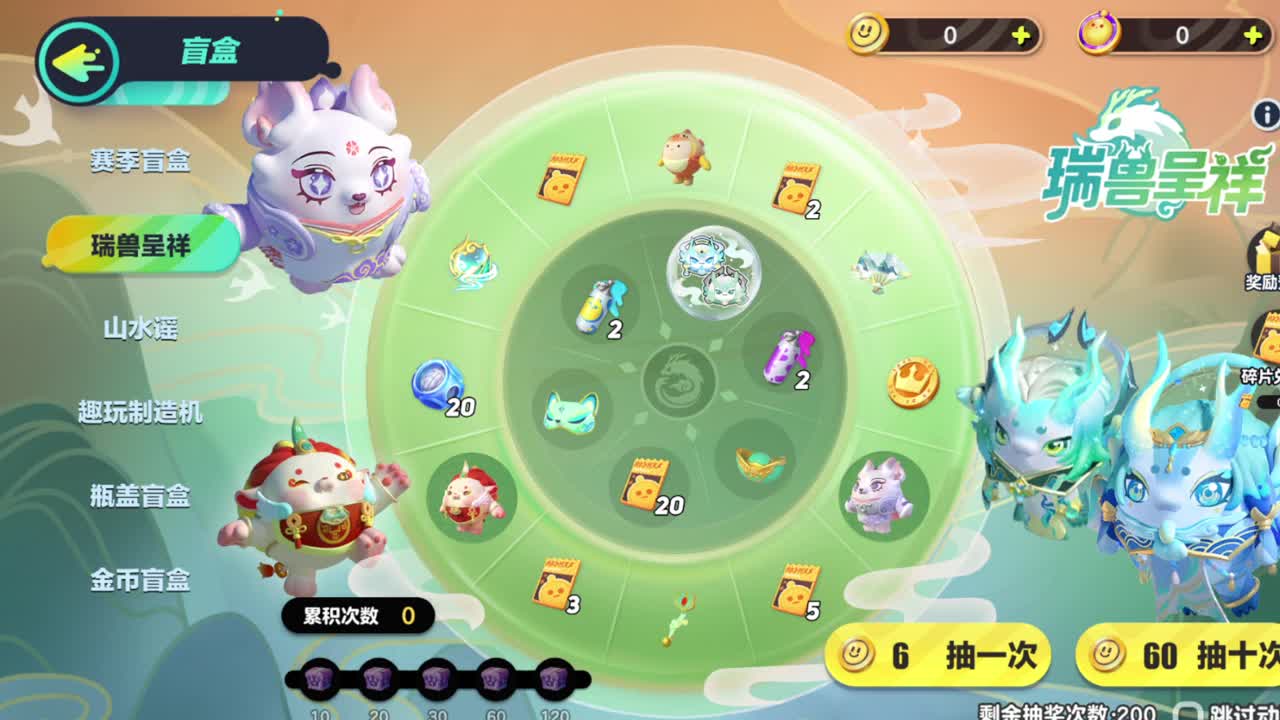Add gold coins via the yellow plus button
This screenshot has height=720, width=1280.
(x=1020, y=34)
